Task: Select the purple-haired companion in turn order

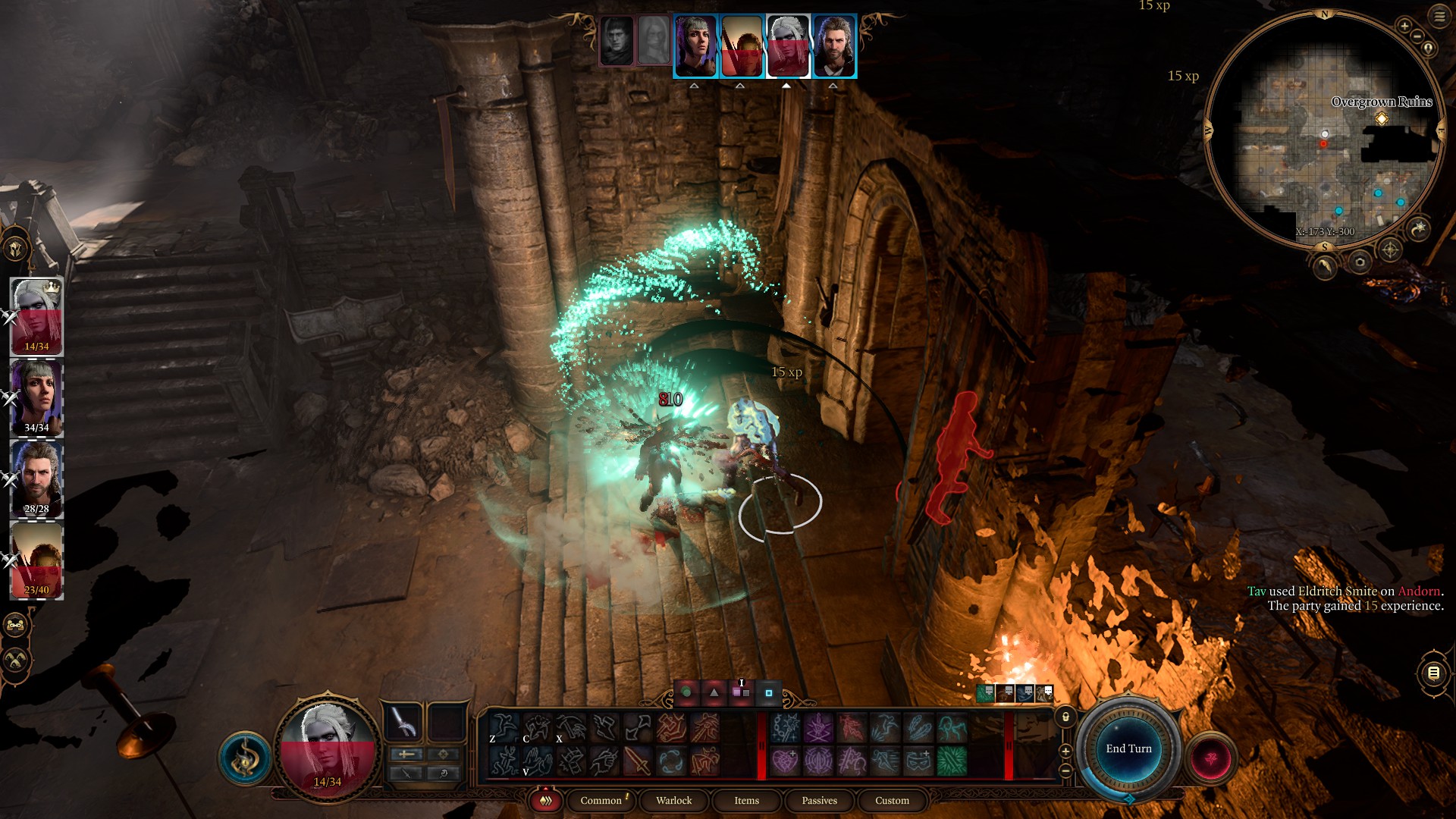Action: pos(695,45)
